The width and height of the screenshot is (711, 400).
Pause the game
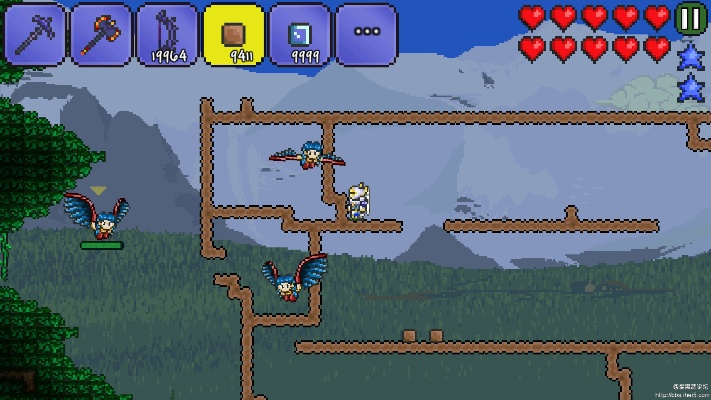coord(690,18)
